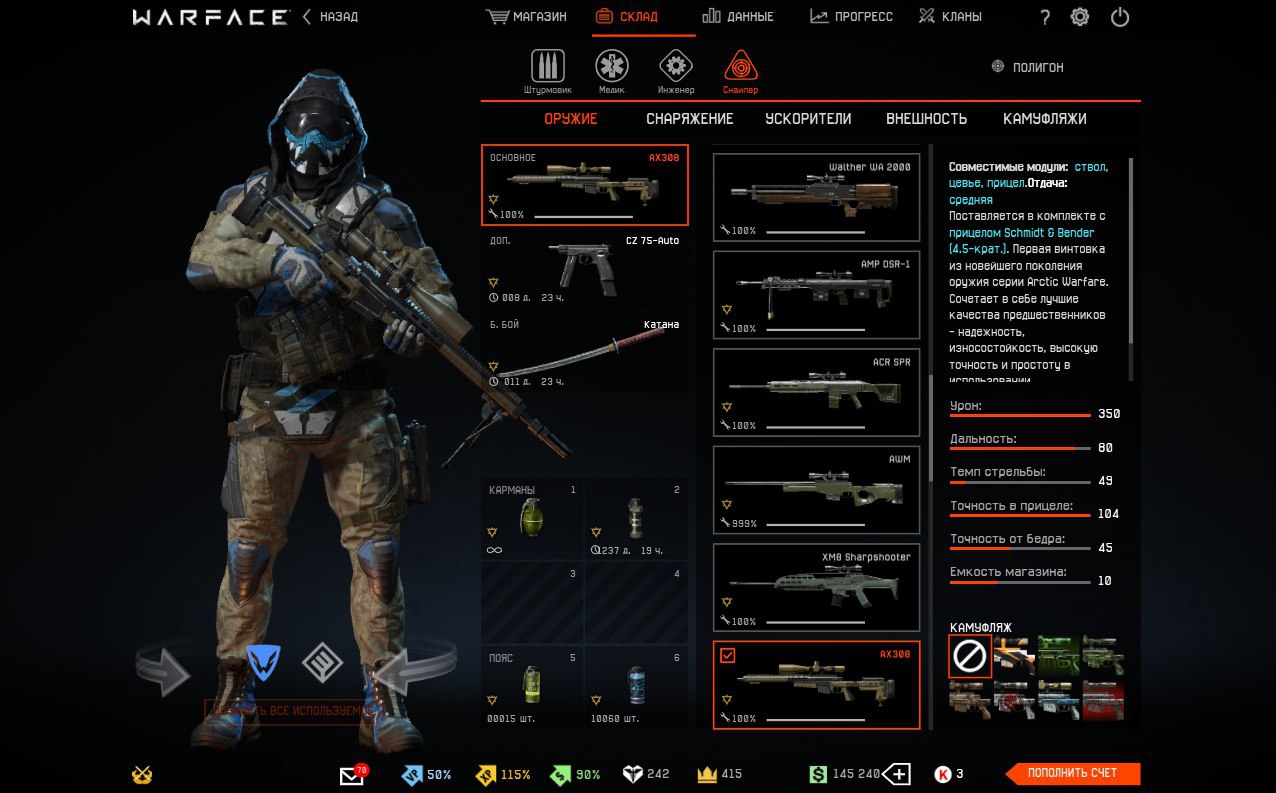Screen dimensions: 1276x793
Task: Click the power quit icon
Action: click(x=1120, y=17)
